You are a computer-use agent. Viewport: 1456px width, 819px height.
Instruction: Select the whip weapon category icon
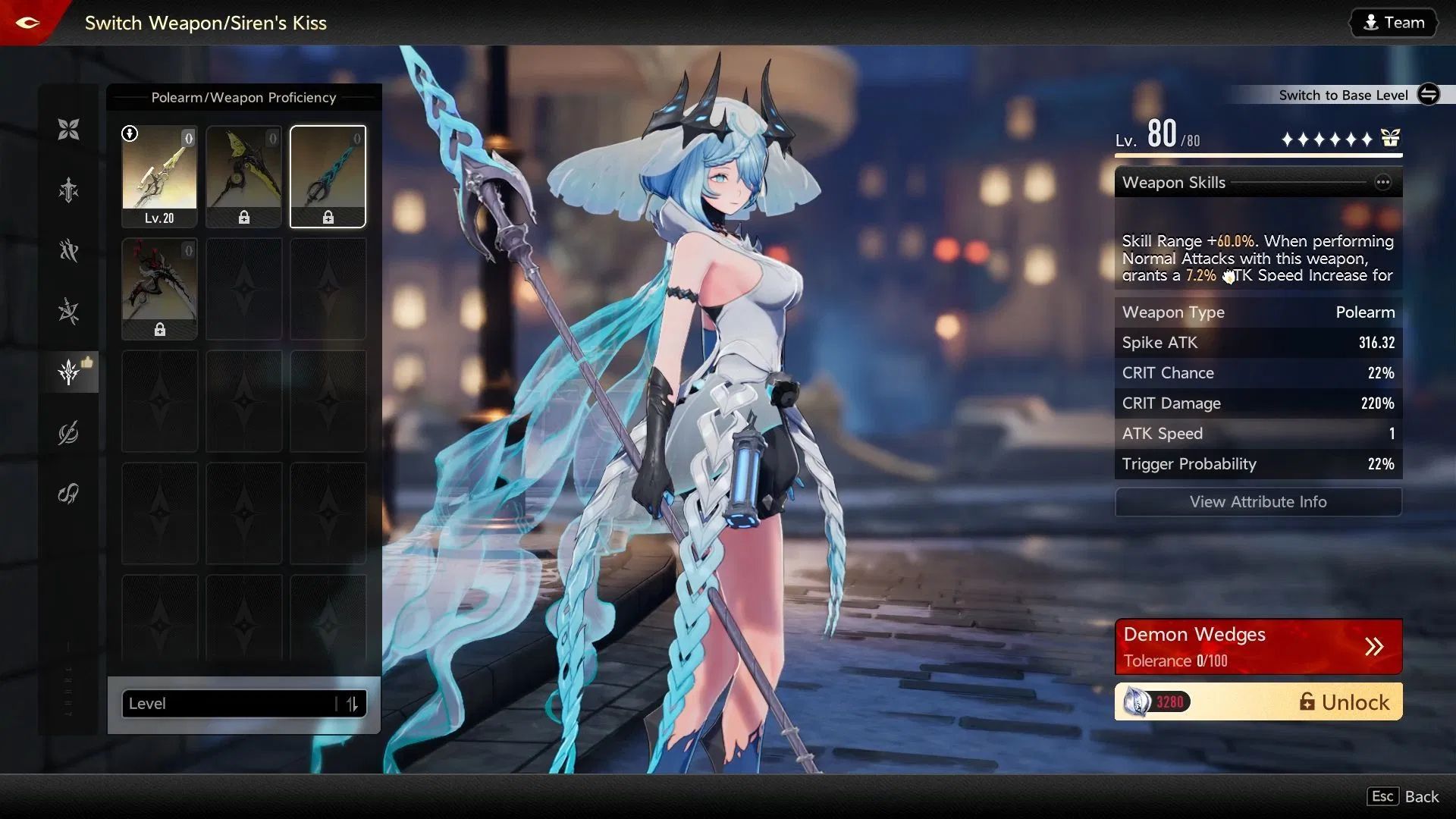pyautogui.click(x=68, y=494)
